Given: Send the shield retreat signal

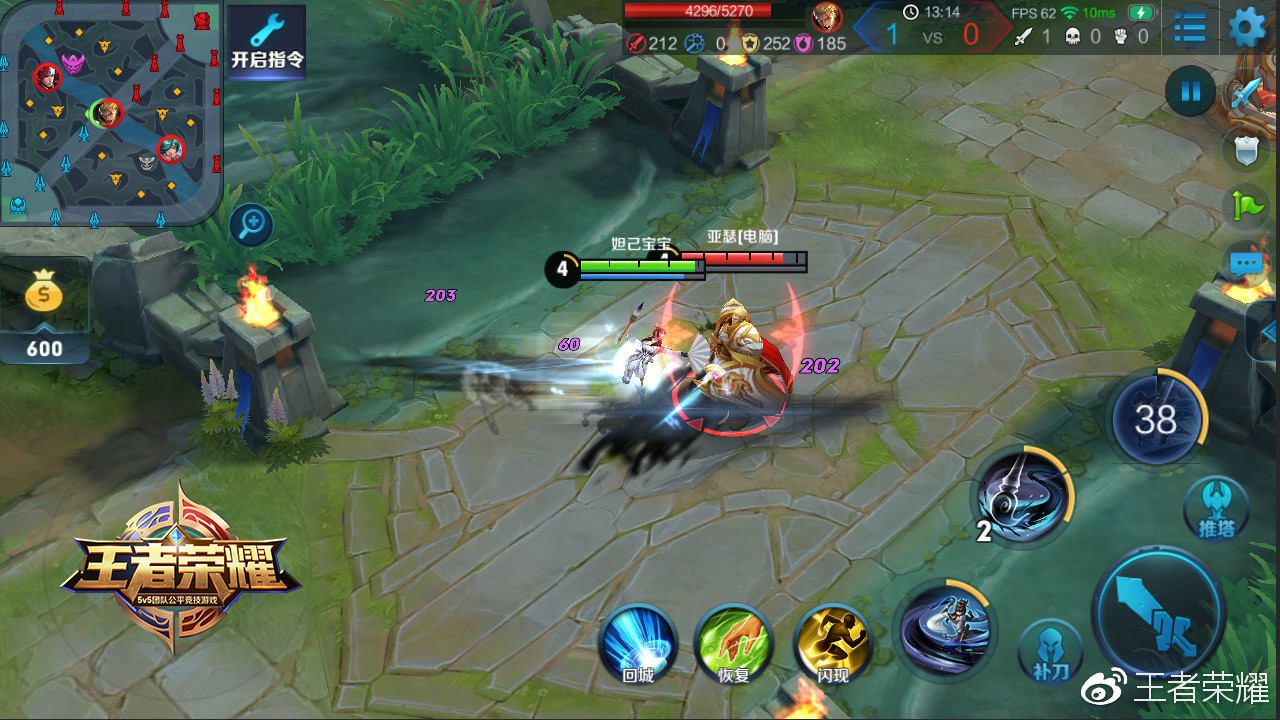Looking at the screenshot, I should point(1246,150).
